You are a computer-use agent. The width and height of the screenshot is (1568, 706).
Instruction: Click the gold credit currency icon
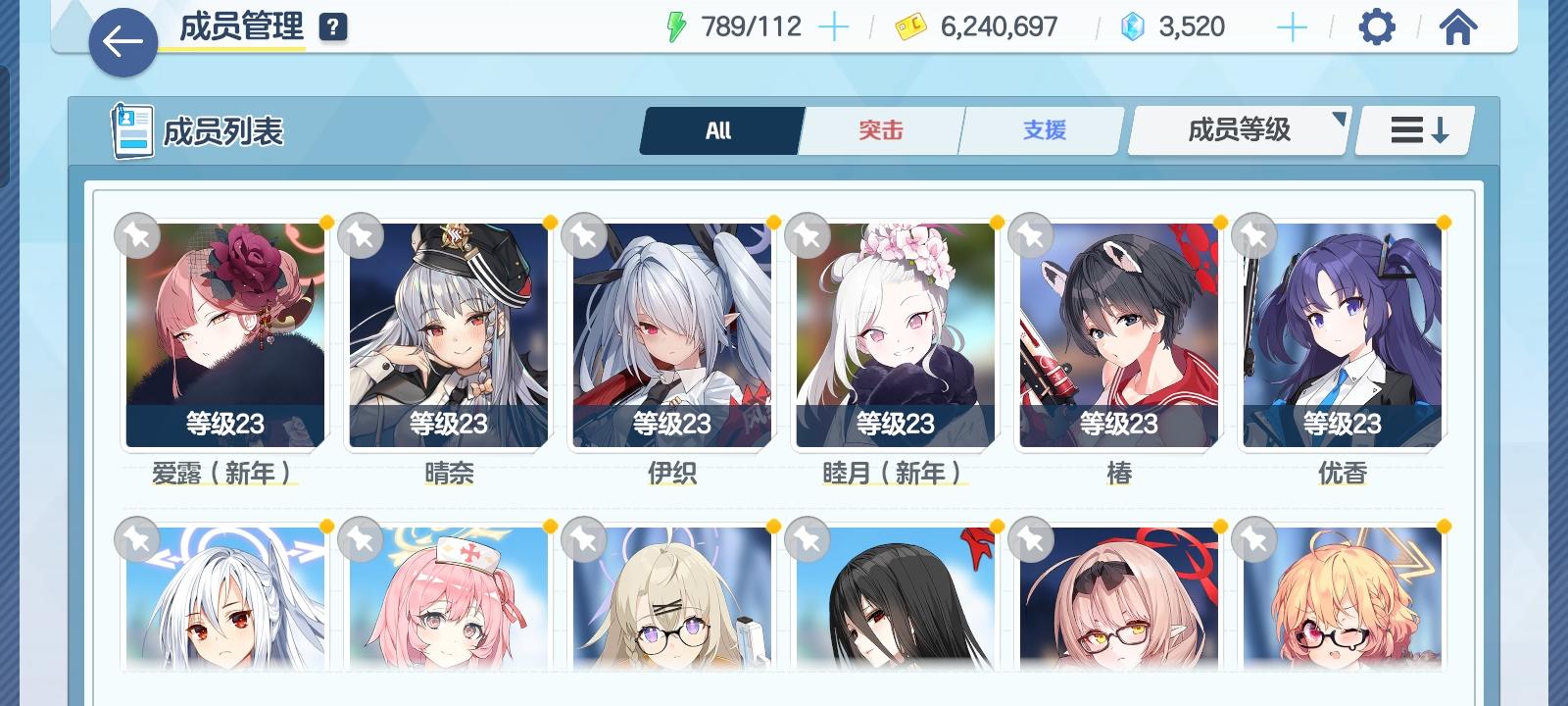910,26
